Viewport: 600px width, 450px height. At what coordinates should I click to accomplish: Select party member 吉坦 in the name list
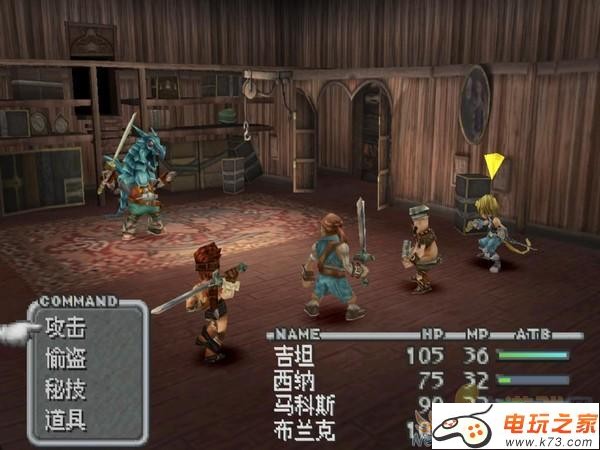tap(290, 355)
